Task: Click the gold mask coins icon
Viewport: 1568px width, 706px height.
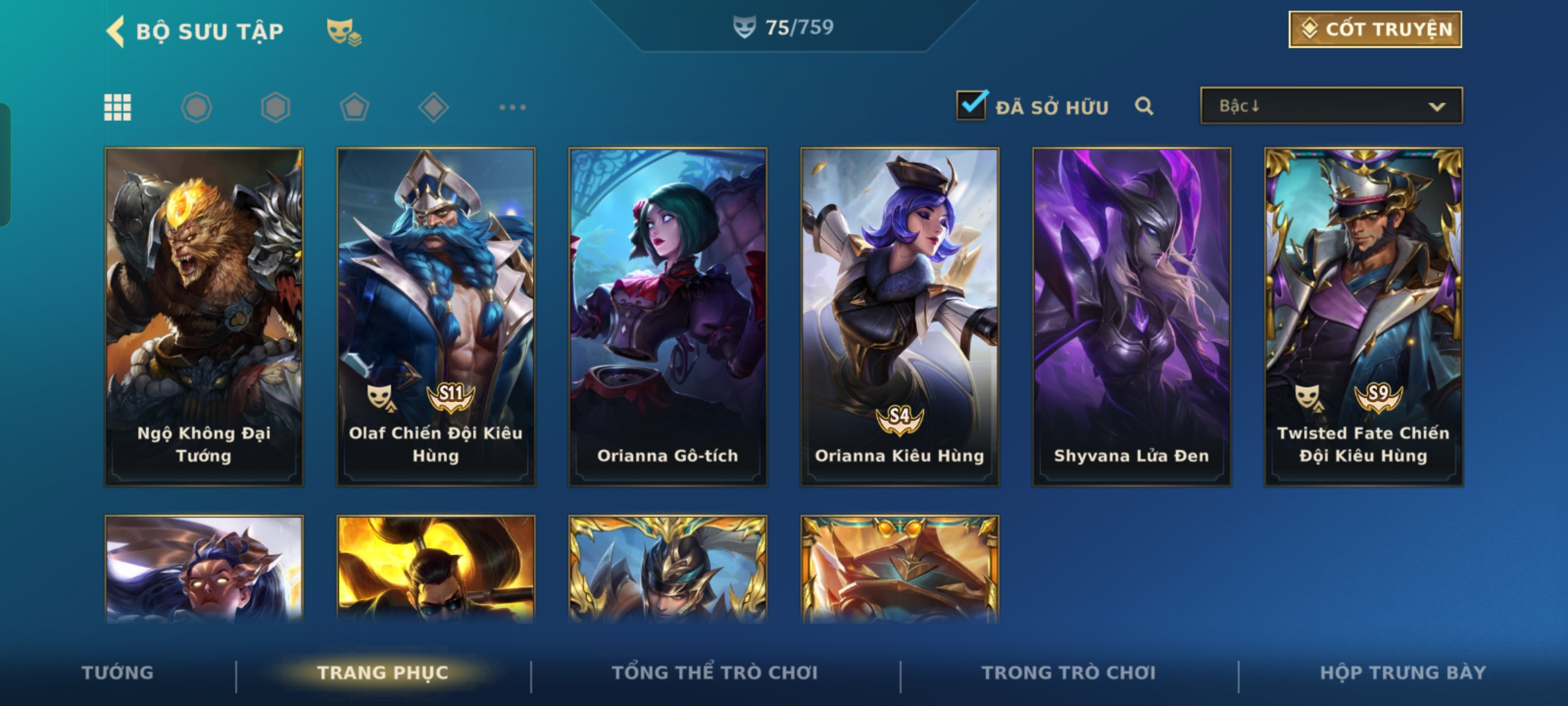Action: point(344,31)
